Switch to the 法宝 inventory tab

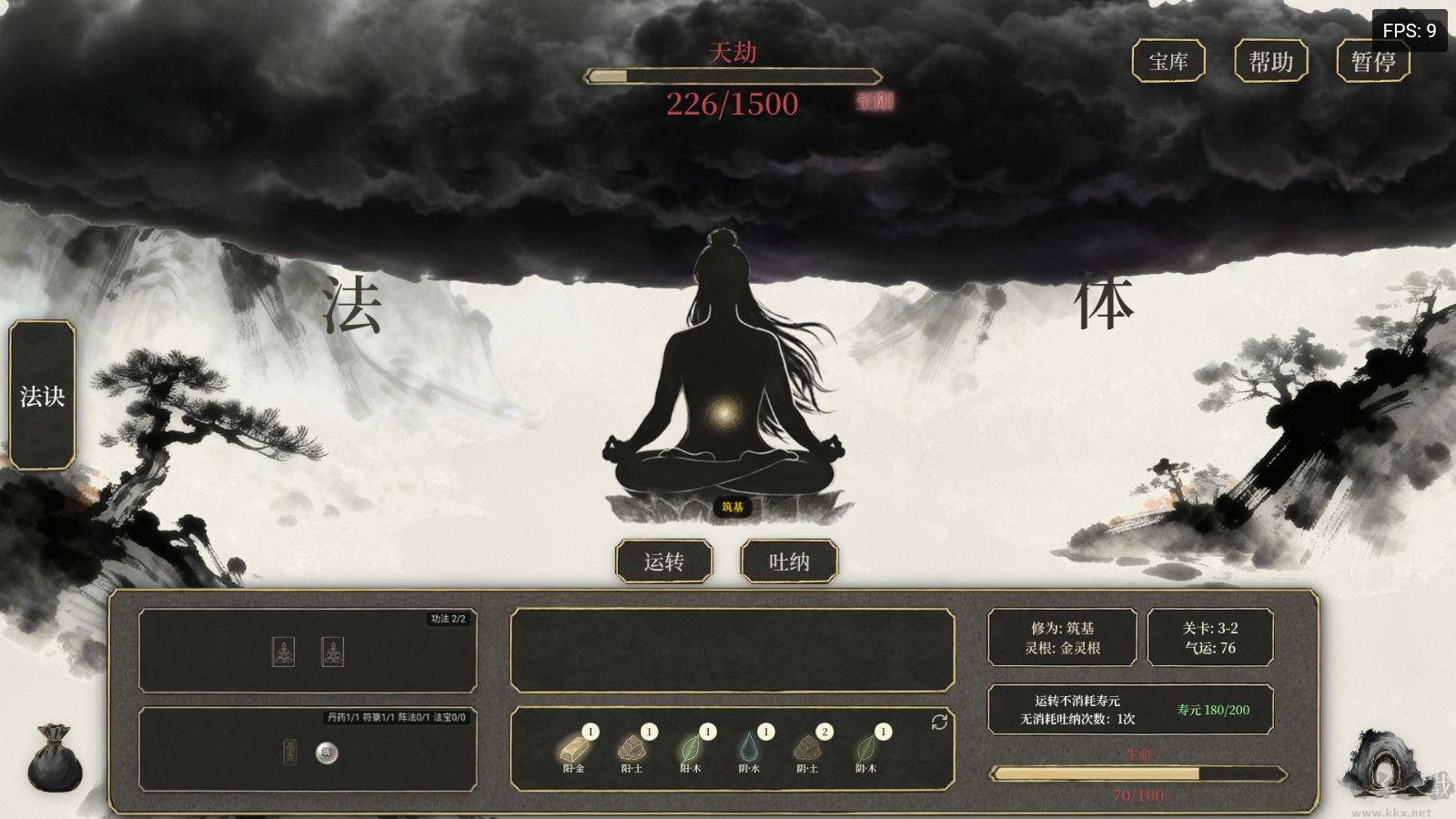click(x=449, y=717)
